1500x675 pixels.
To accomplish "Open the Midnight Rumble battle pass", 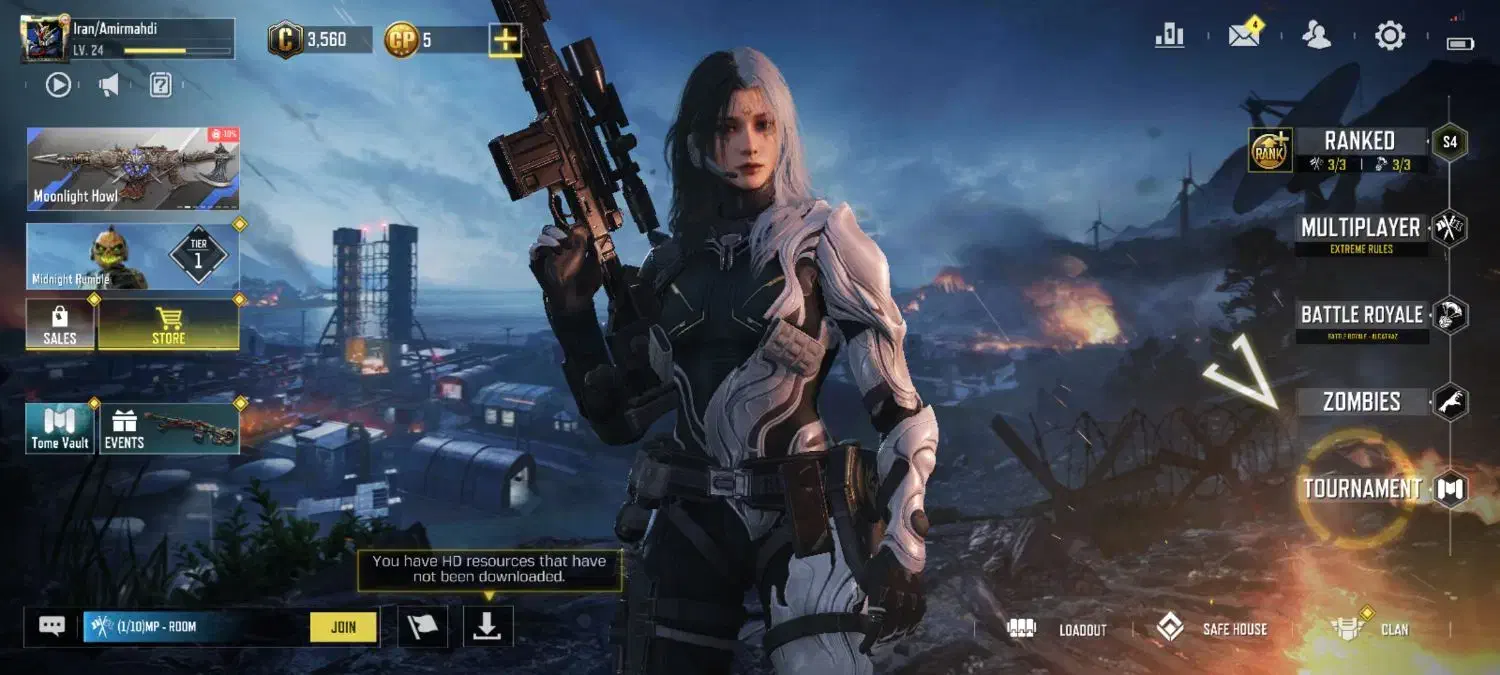I will [x=133, y=256].
